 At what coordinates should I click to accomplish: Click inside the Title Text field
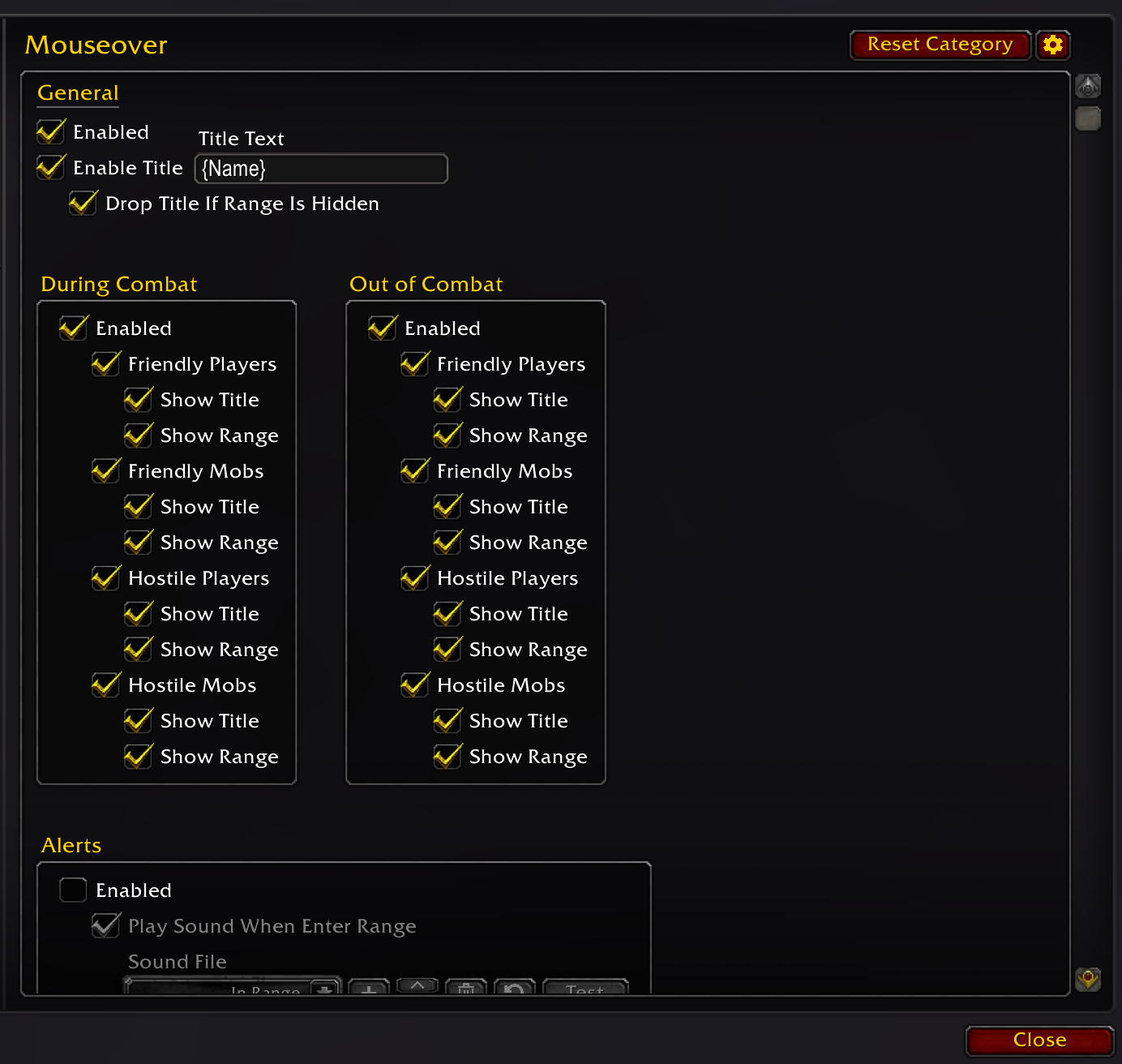tap(320, 169)
